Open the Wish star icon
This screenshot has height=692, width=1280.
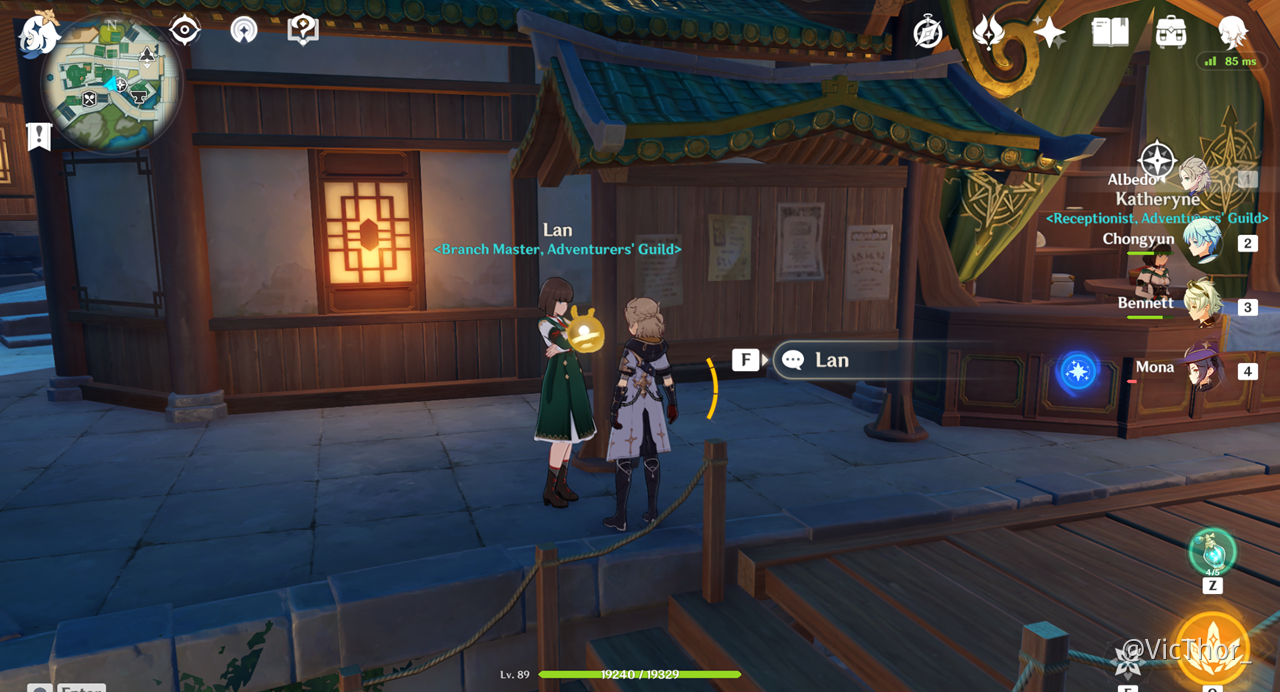(x=1049, y=32)
